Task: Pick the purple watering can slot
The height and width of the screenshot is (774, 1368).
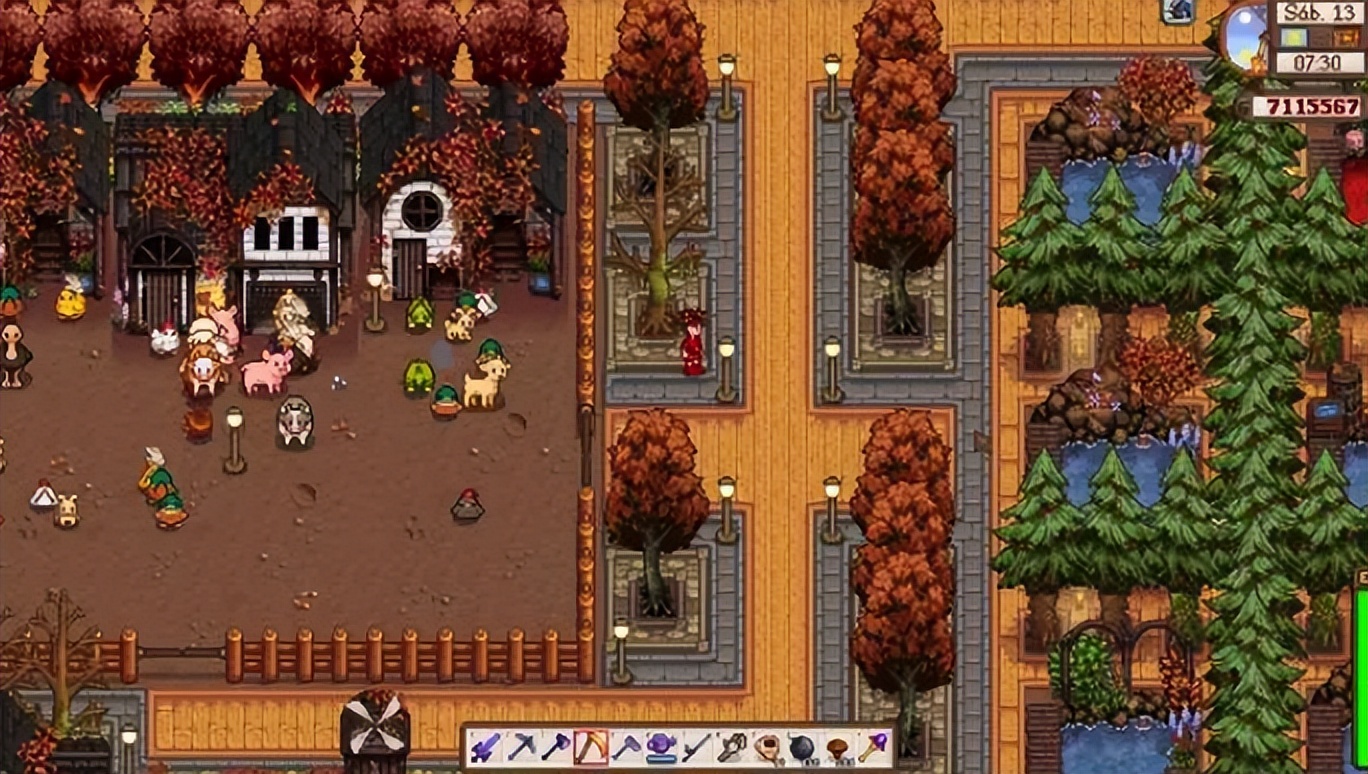Action: point(661,748)
